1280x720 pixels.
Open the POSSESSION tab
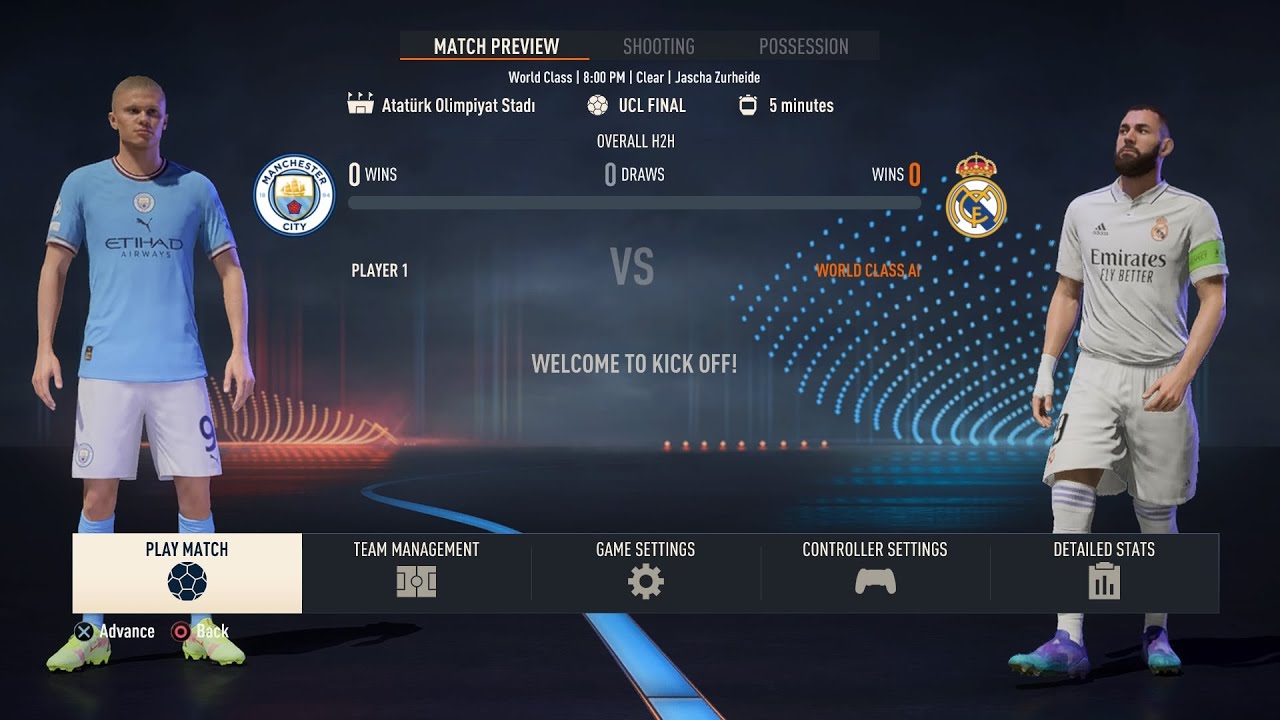tap(803, 46)
